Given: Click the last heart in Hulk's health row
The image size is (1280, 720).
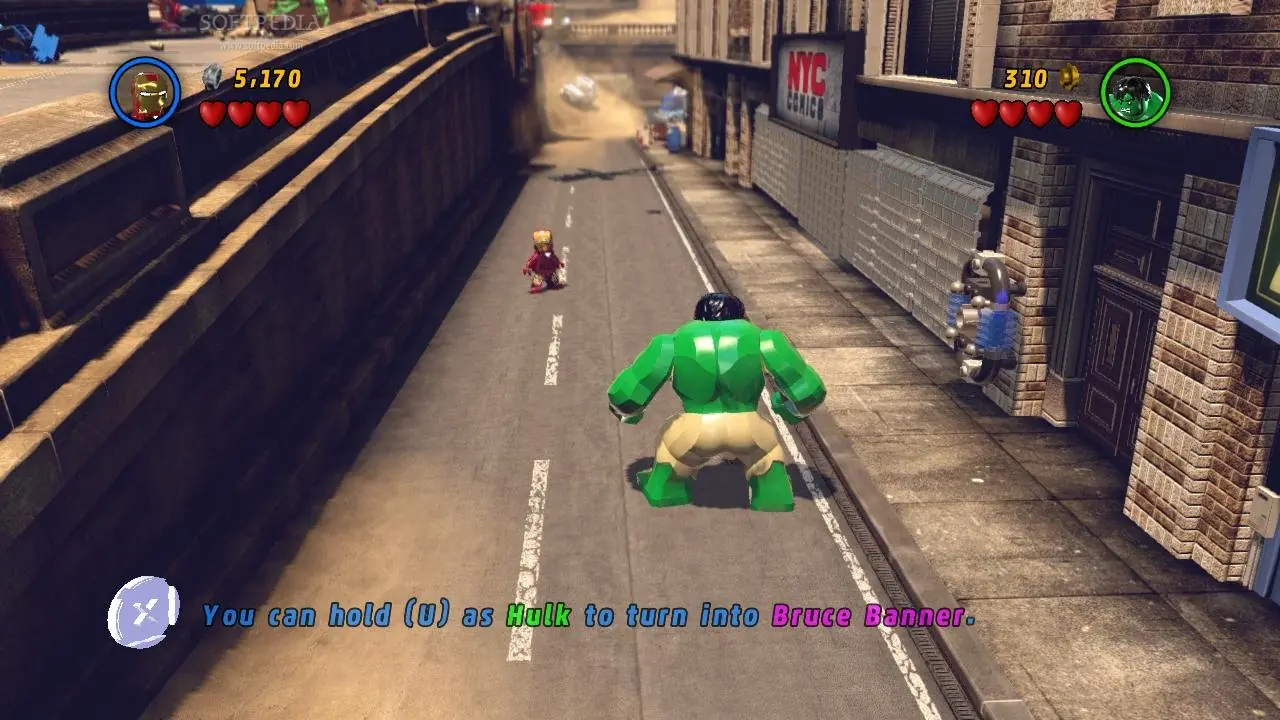Looking at the screenshot, I should [x=1066, y=113].
